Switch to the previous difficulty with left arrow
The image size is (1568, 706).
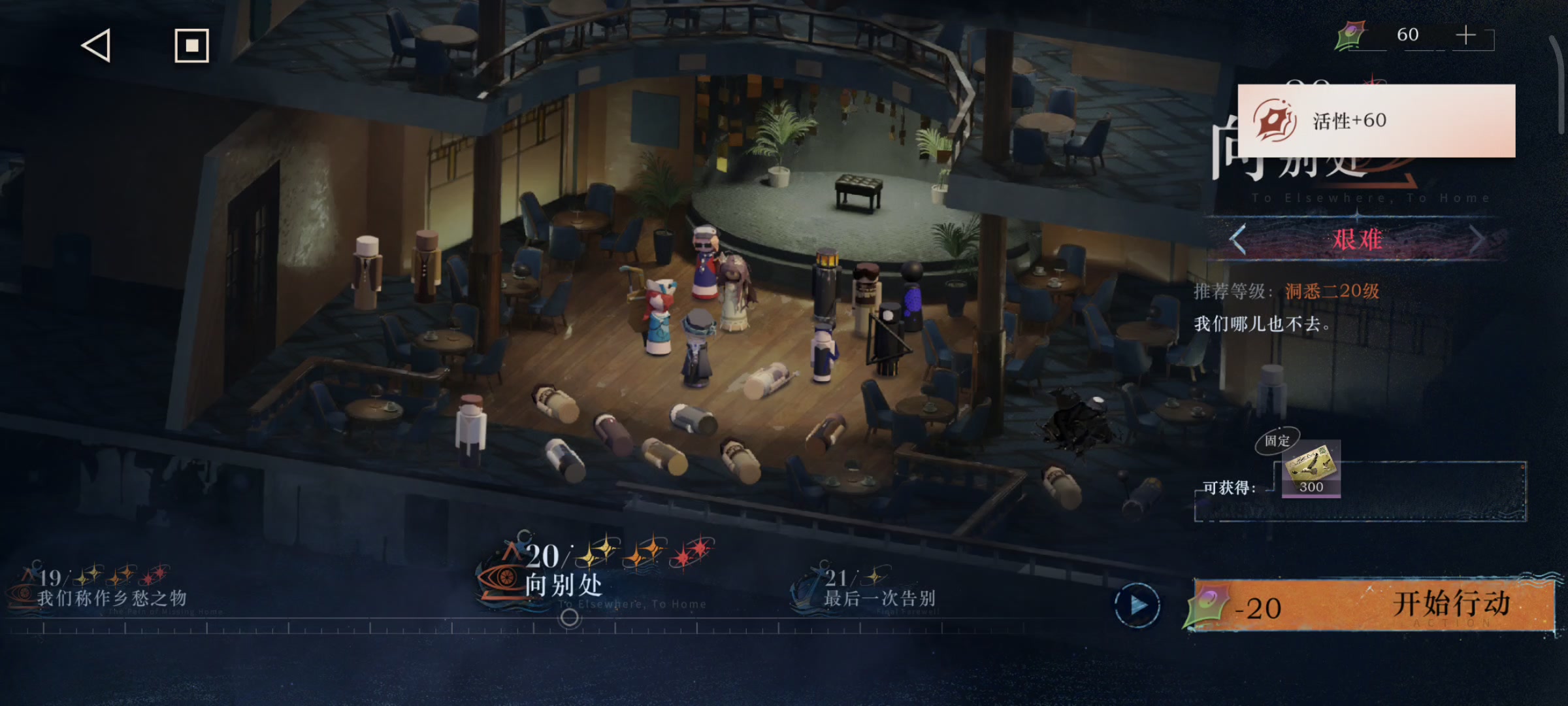click(1238, 239)
